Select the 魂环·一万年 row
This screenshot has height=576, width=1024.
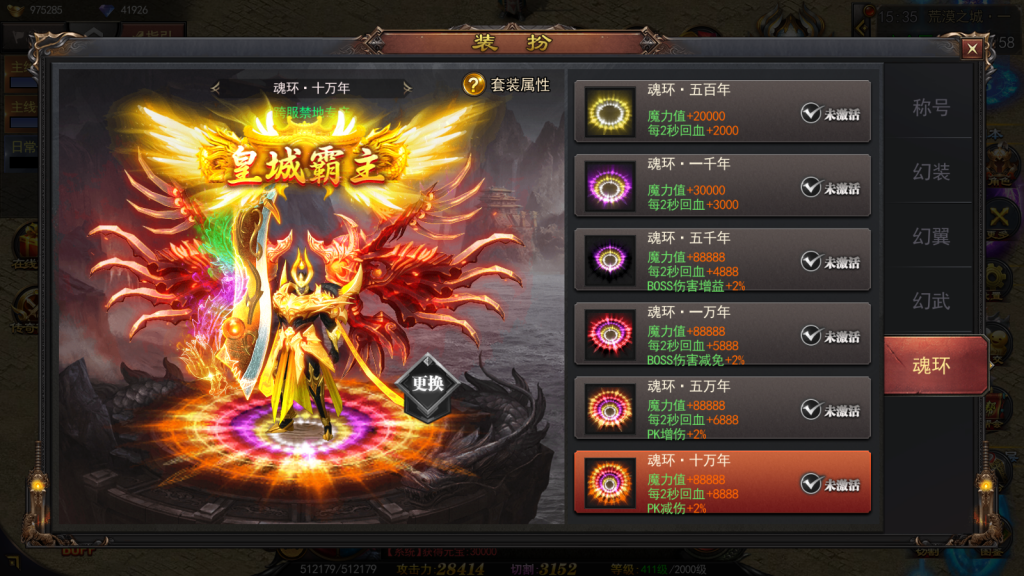point(721,333)
